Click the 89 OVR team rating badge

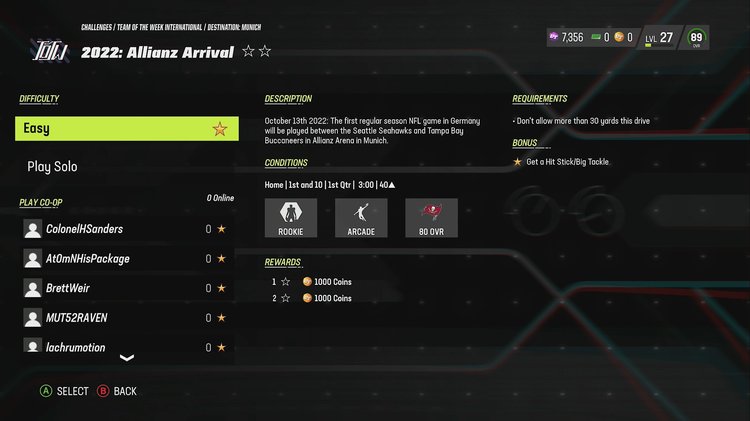tap(697, 38)
